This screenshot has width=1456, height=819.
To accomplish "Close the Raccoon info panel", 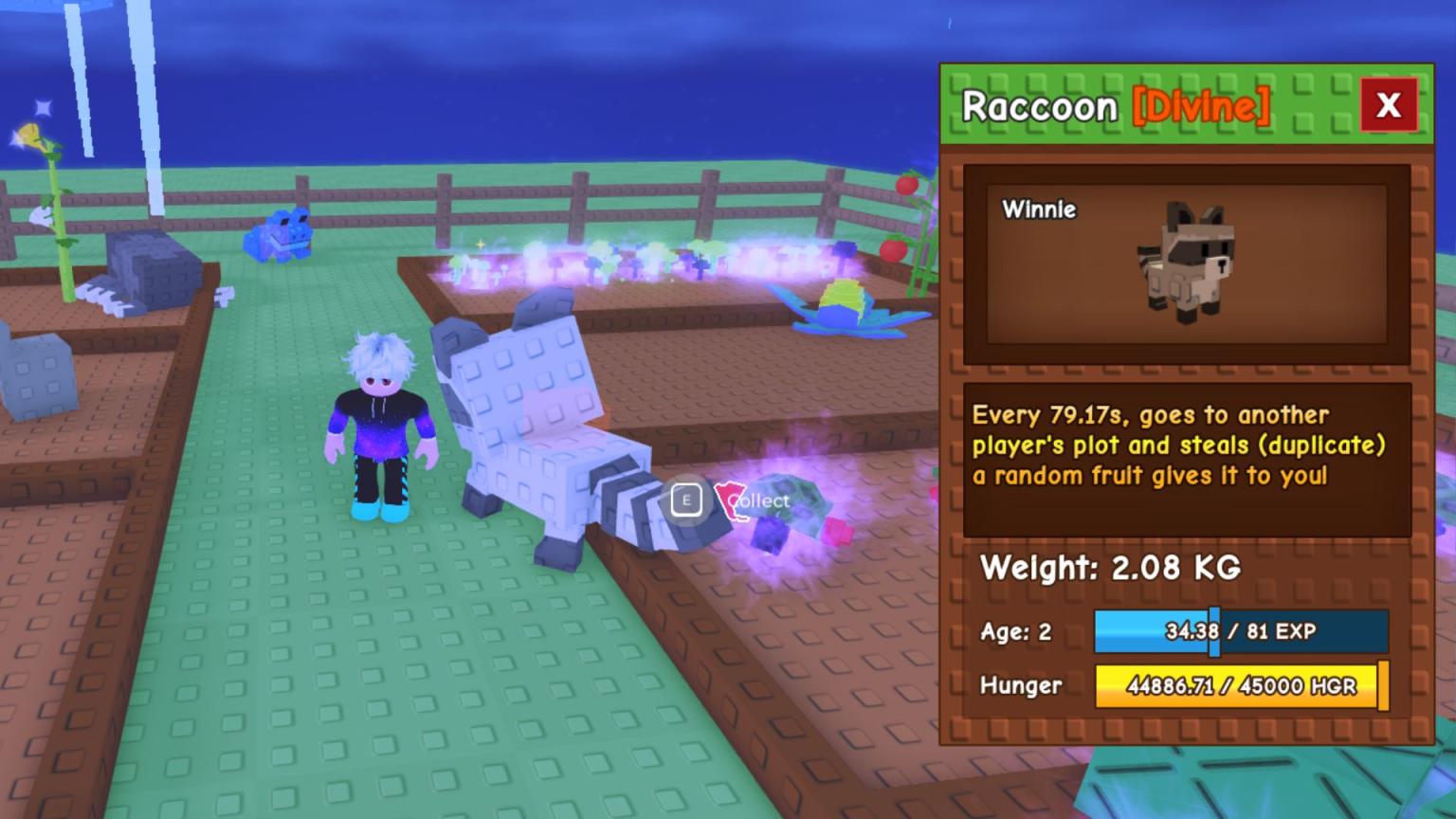I will [1388, 105].
